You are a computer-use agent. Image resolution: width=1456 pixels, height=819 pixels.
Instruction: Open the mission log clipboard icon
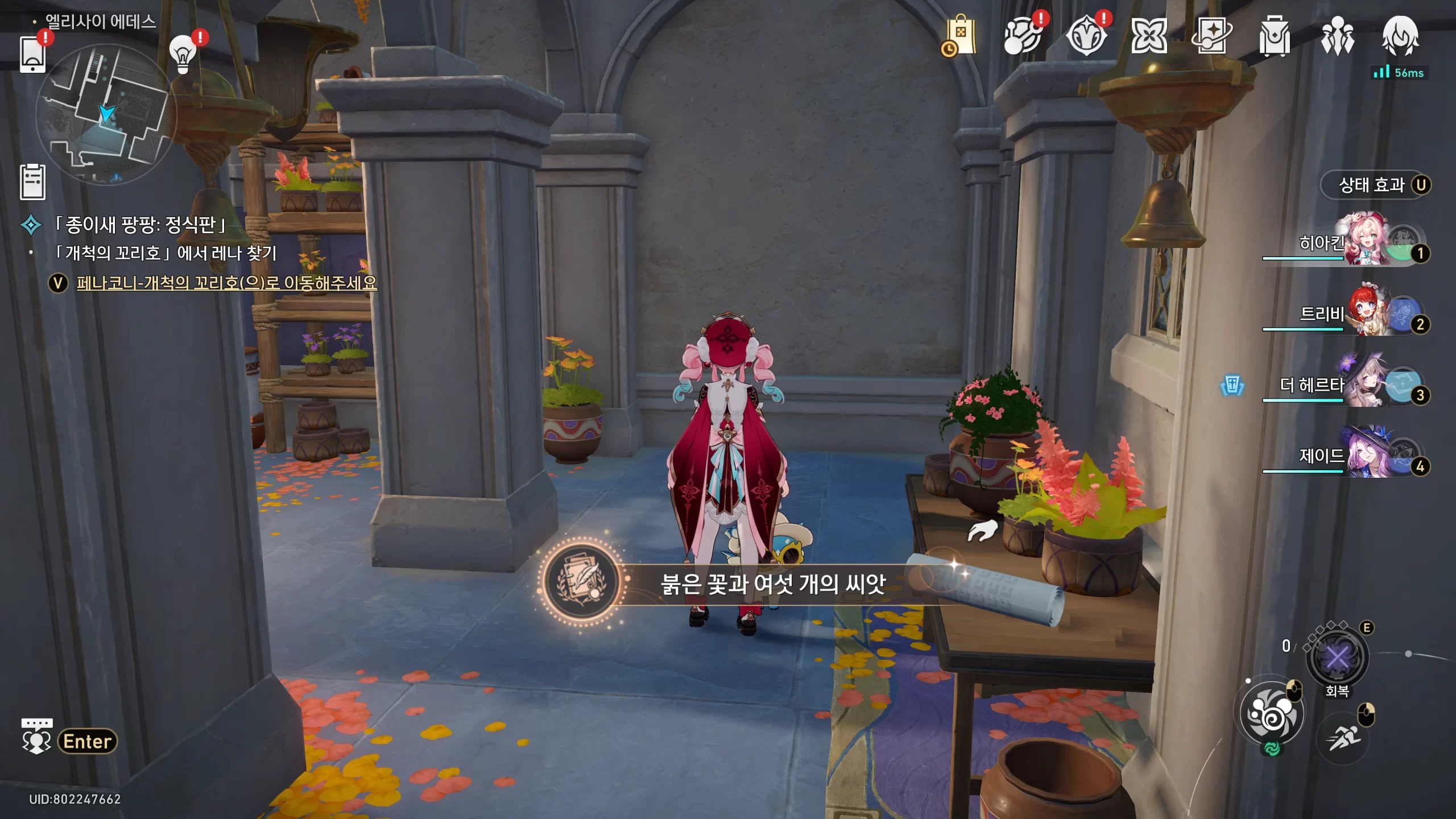32,182
